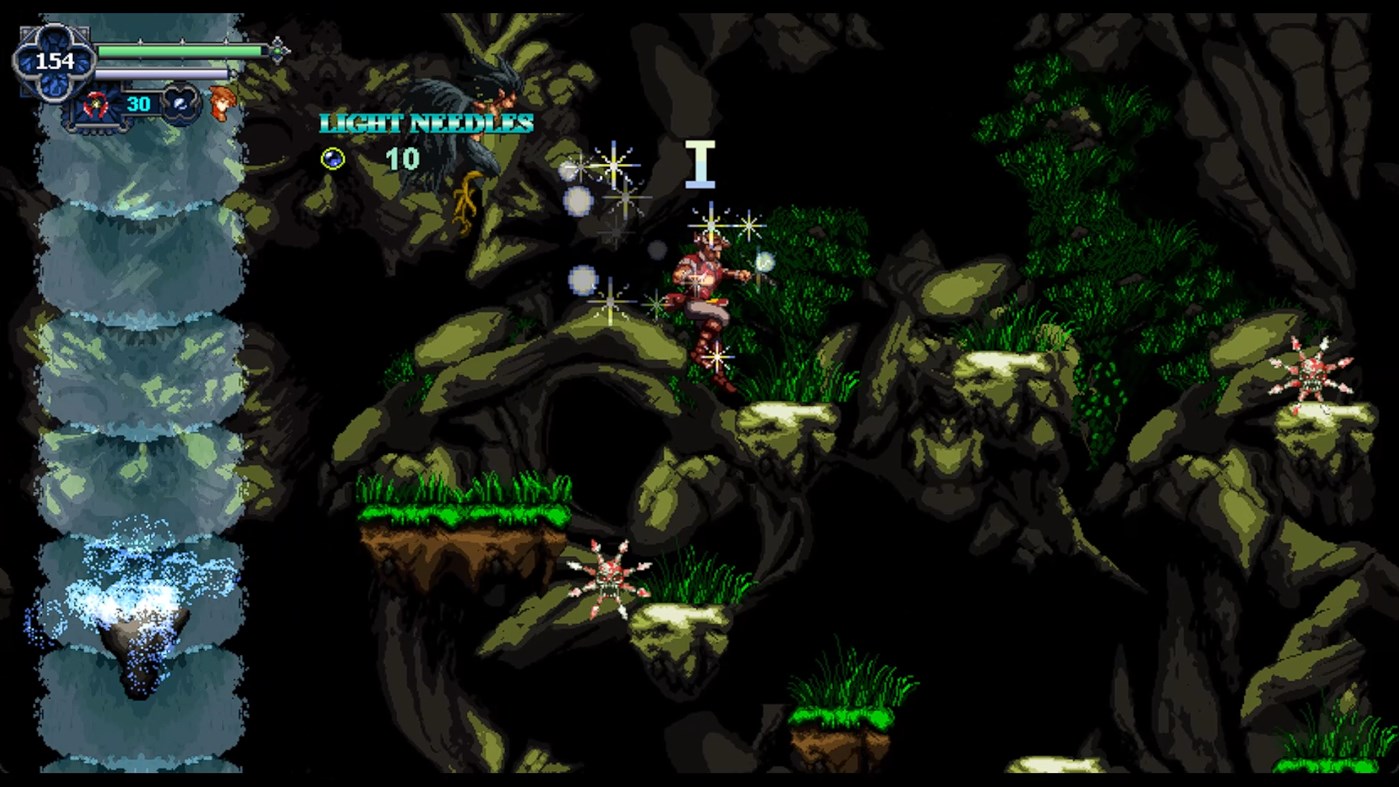Click the aura counter showing 30
Screen dimensions: 1399x787
pos(139,103)
